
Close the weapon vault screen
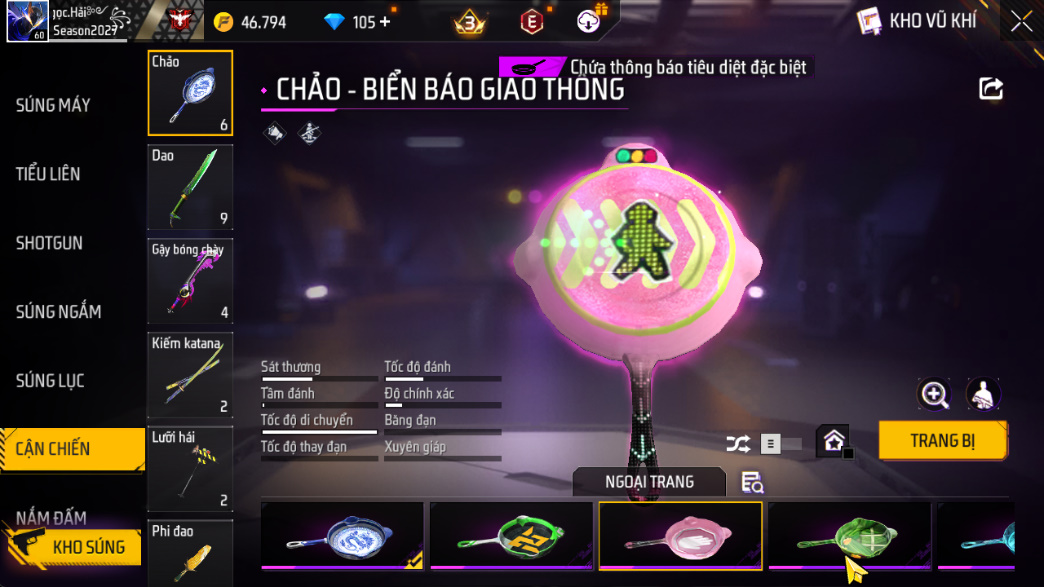[1021, 21]
